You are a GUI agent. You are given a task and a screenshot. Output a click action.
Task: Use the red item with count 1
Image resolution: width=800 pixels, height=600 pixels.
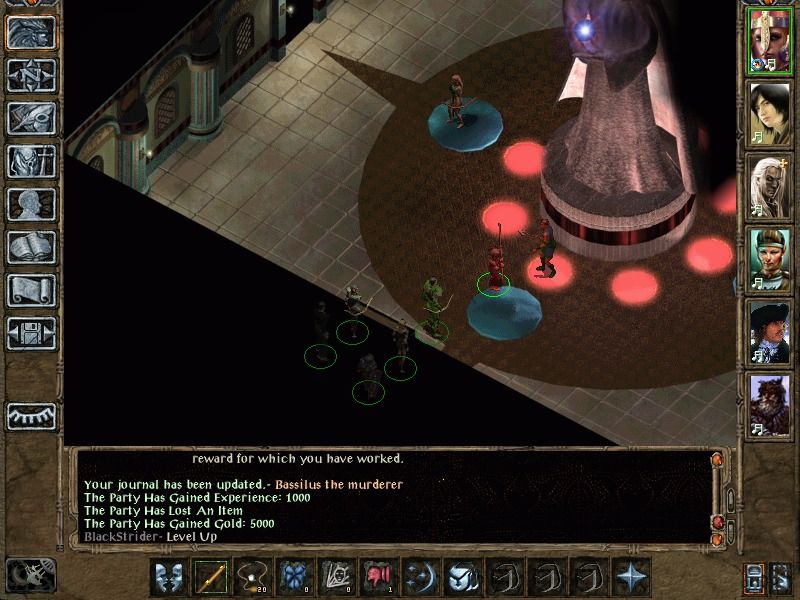point(379,578)
